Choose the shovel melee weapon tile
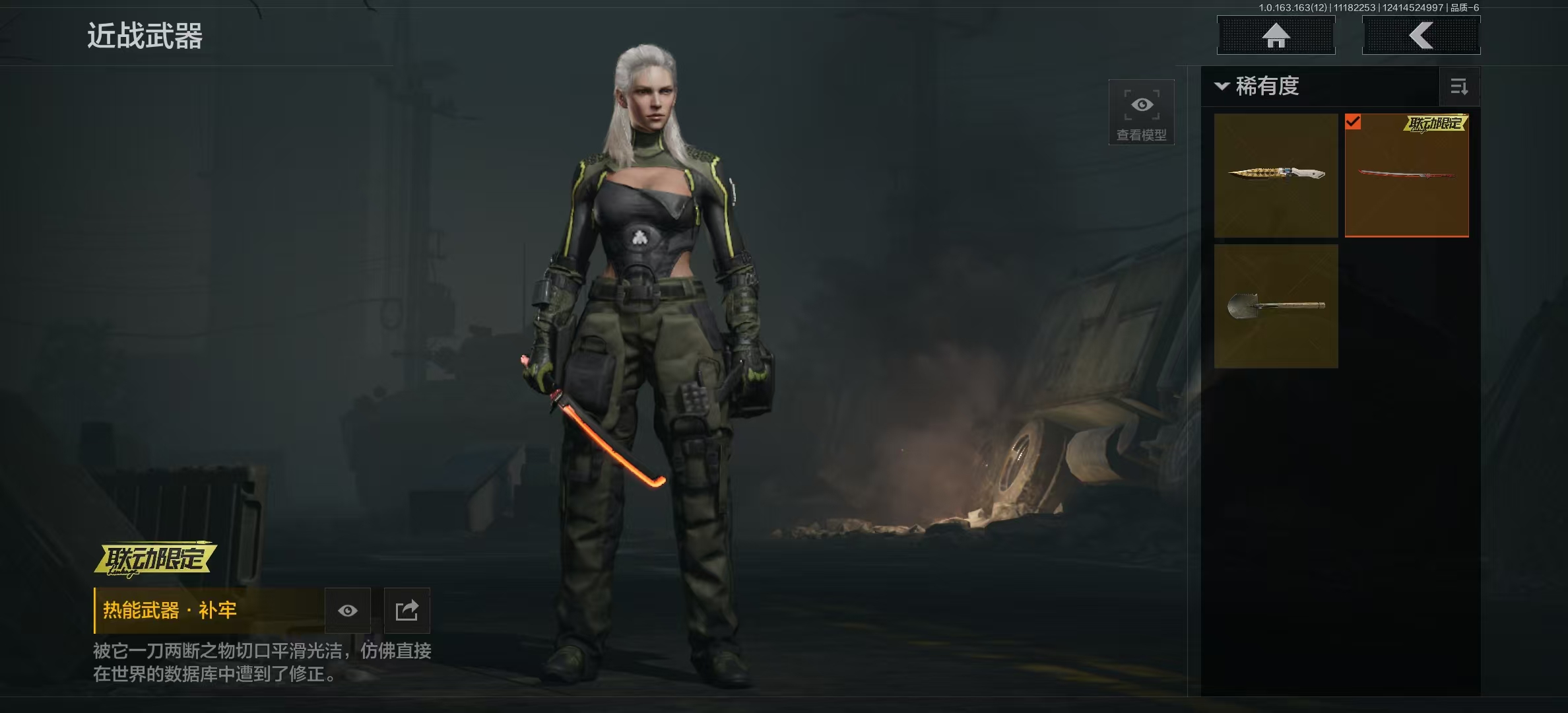Viewport: 1568px width, 713px height. point(1276,306)
